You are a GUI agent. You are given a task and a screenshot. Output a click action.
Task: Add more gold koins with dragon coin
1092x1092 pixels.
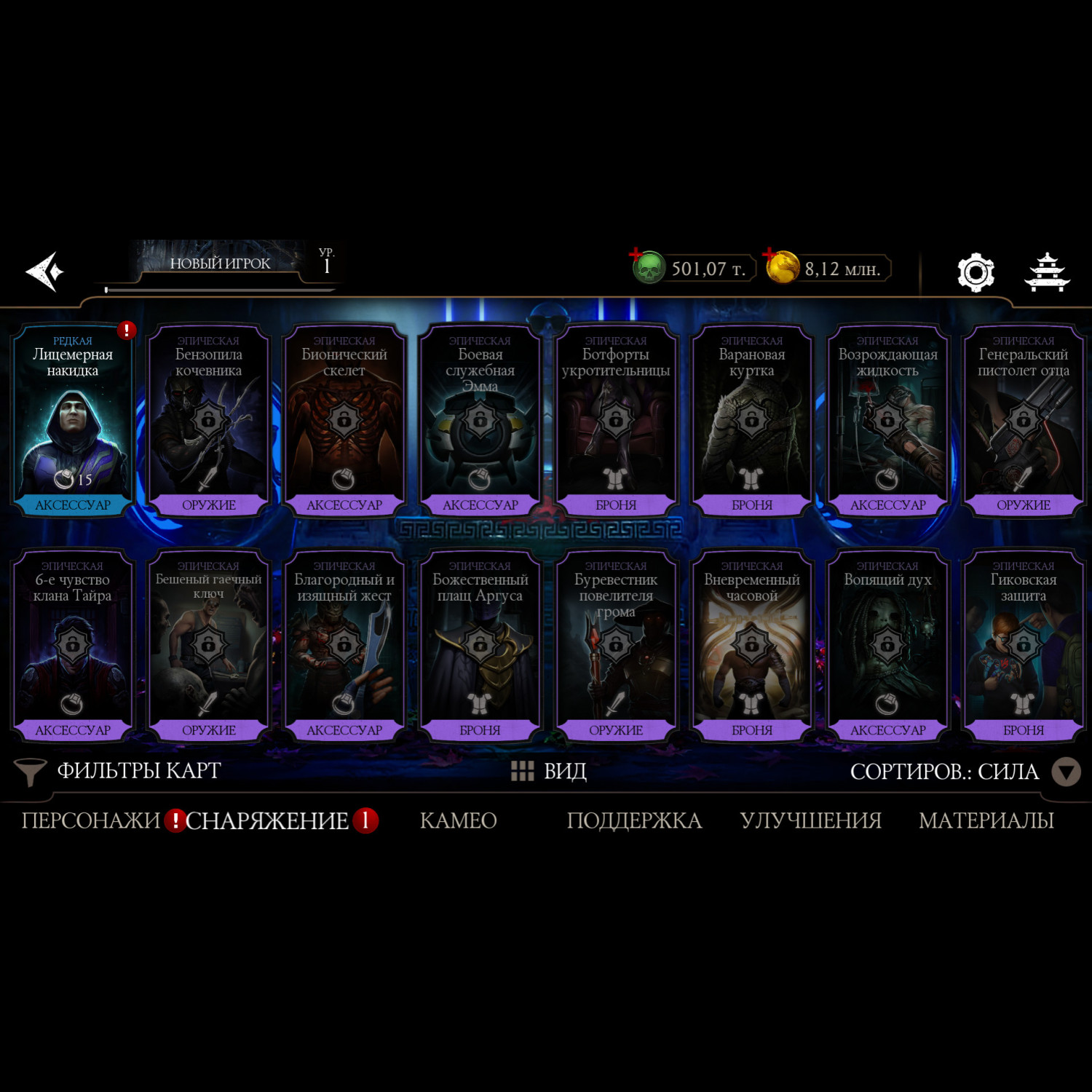782,268
